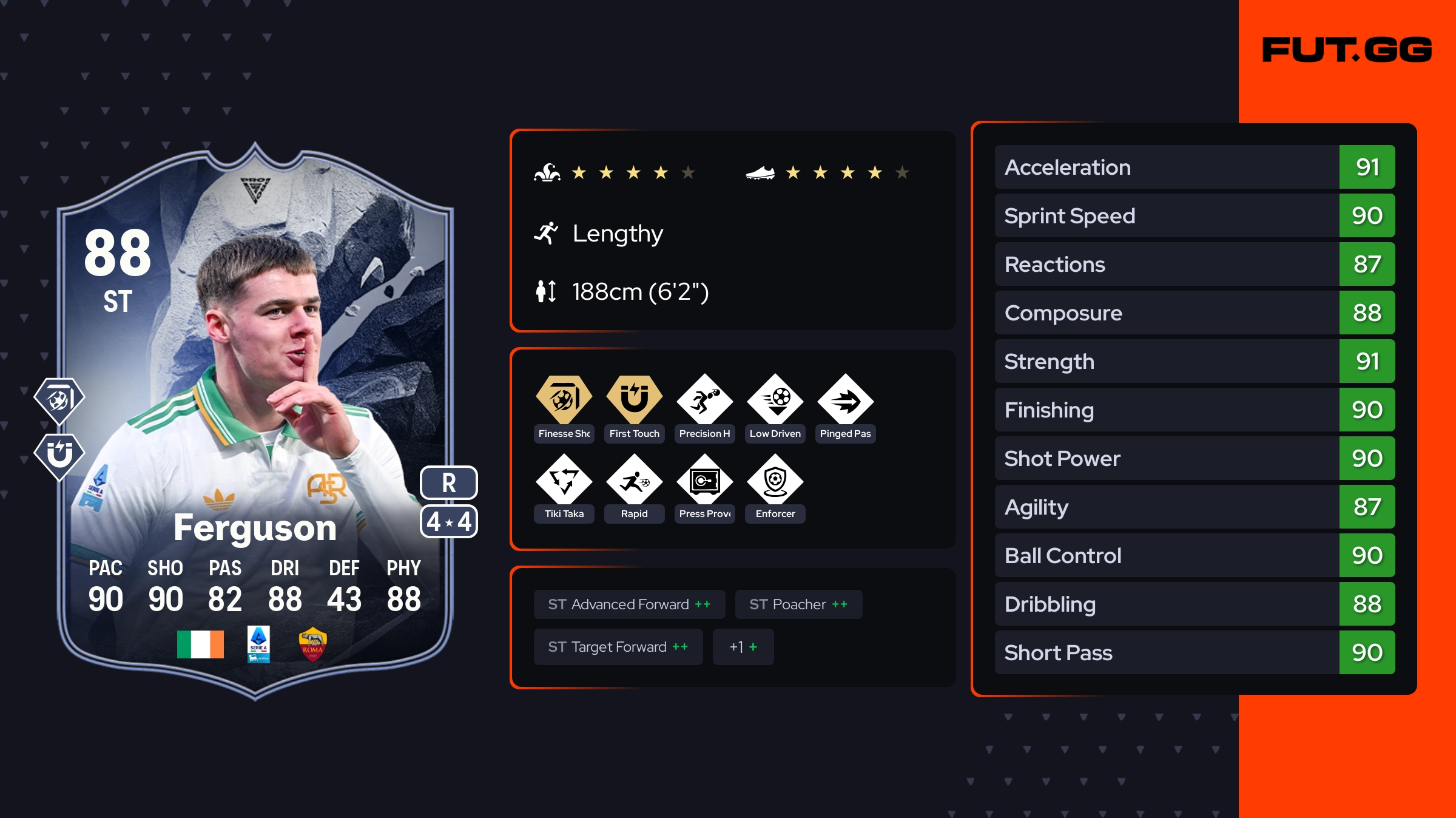This screenshot has width=1456, height=818.
Task: Select the First Touch playstyle icon
Action: coord(634,401)
